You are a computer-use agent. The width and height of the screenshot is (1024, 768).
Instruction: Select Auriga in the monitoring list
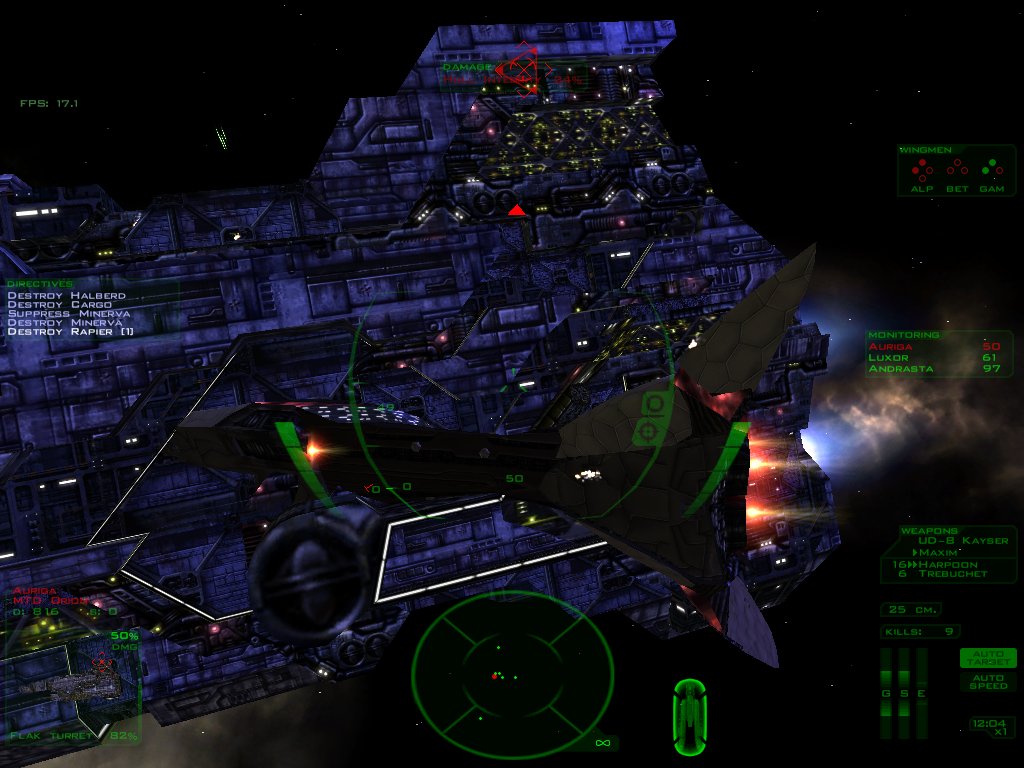coord(888,345)
